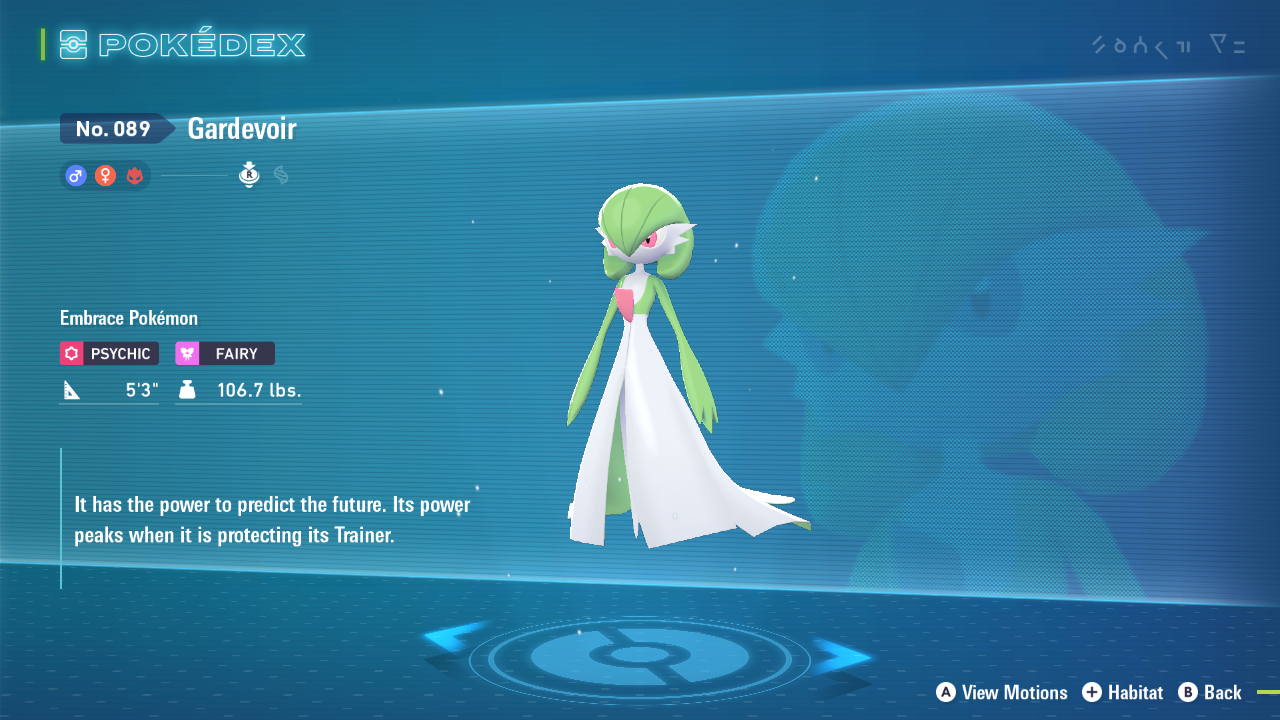1280x720 pixels.
Task: Select the male gender icon
Action: 76,176
